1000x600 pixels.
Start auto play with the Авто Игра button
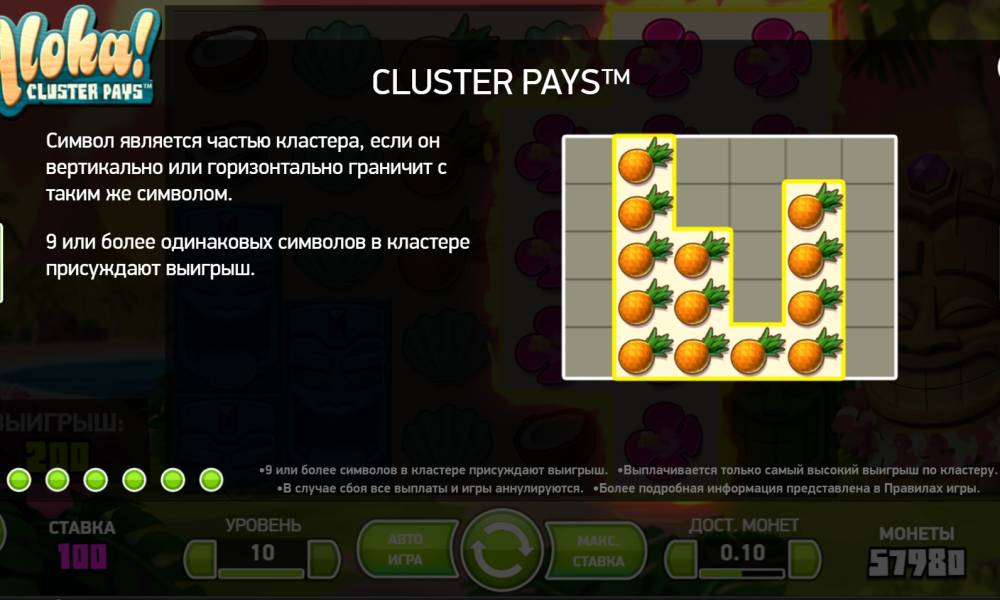point(407,551)
